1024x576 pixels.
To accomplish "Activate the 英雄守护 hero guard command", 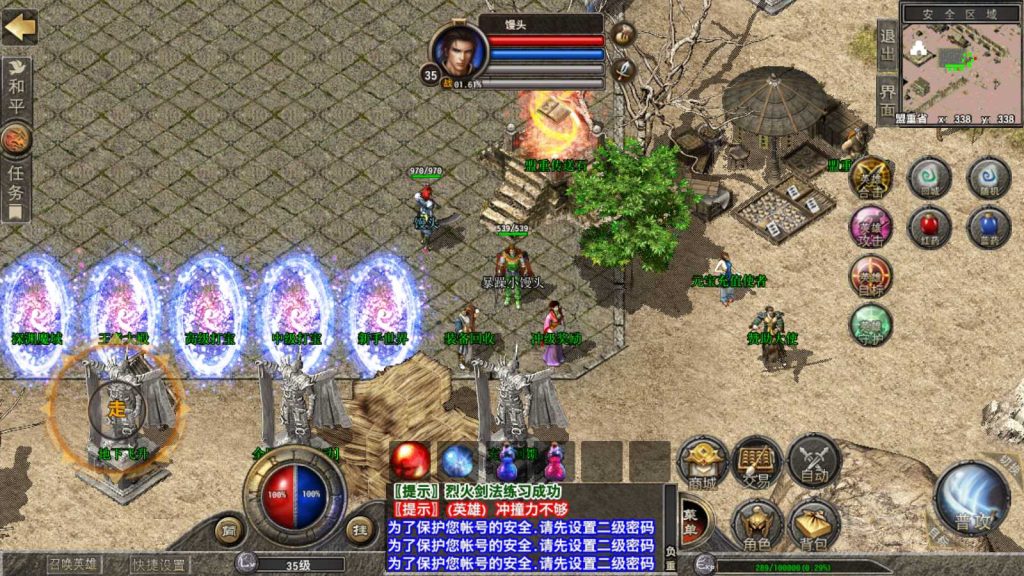I will tap(871, 325).
